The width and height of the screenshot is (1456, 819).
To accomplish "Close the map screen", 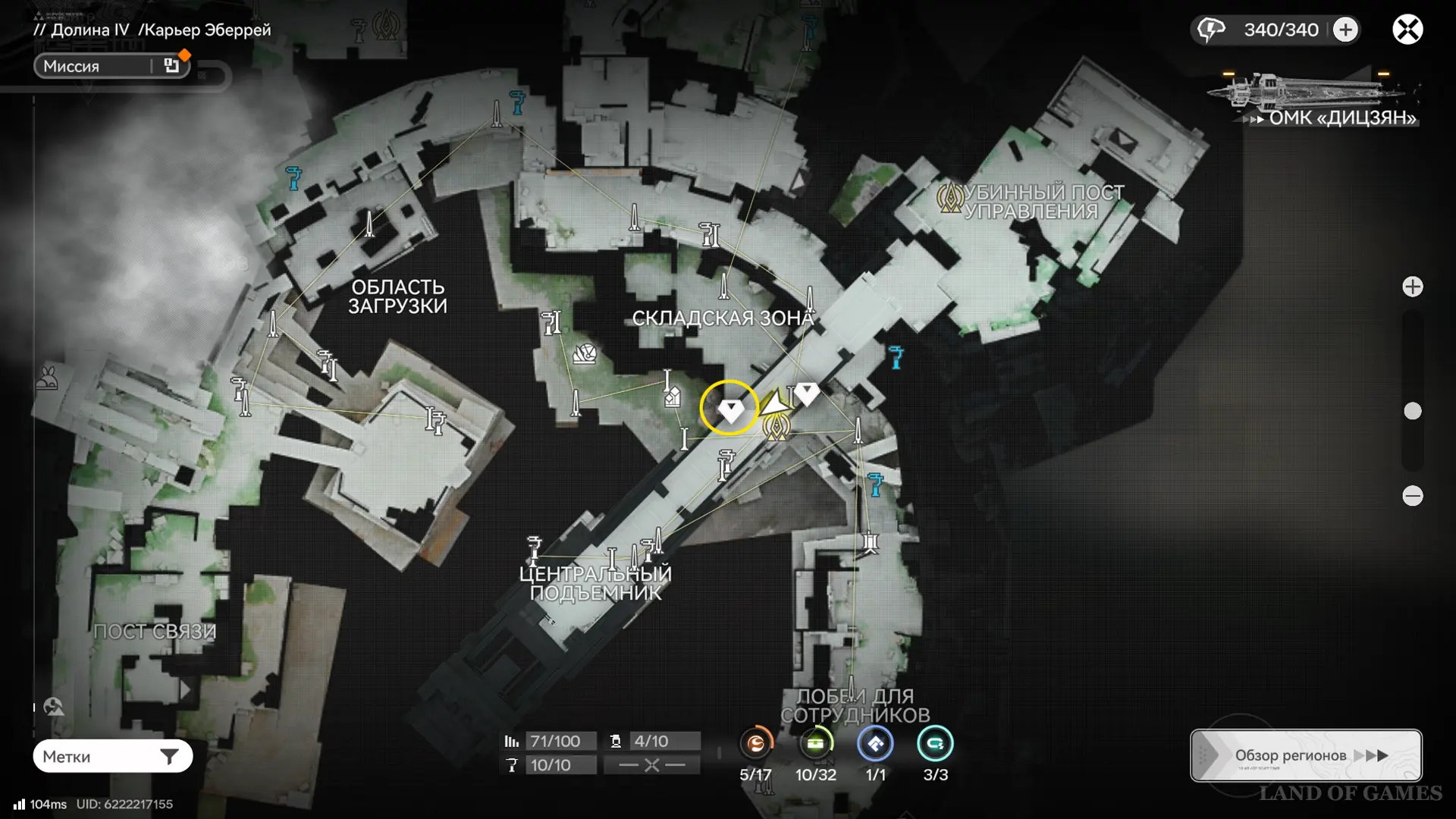I will pyautogui.click(x=1407, y=30).
